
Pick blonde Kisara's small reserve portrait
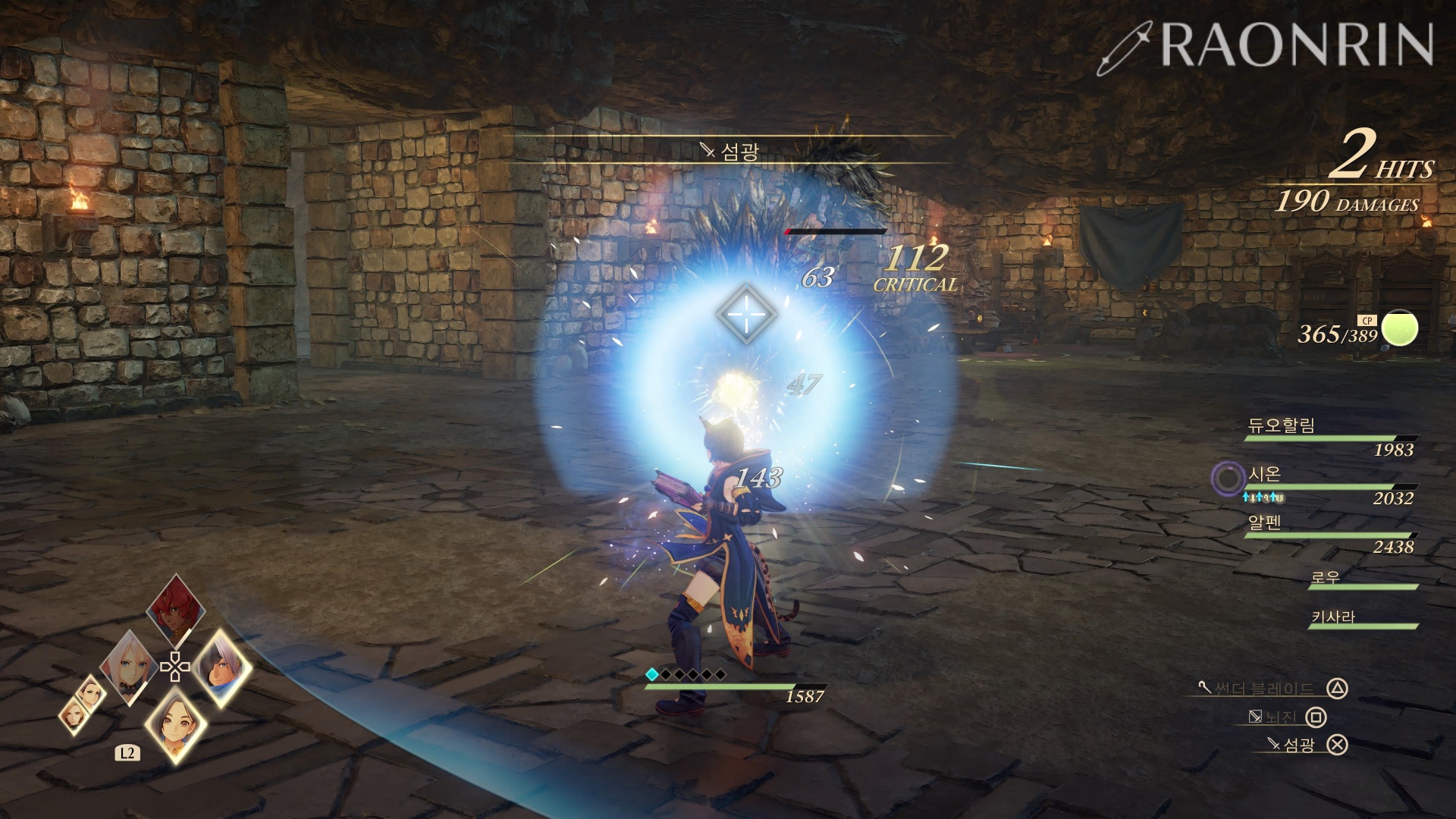point(74,715)
